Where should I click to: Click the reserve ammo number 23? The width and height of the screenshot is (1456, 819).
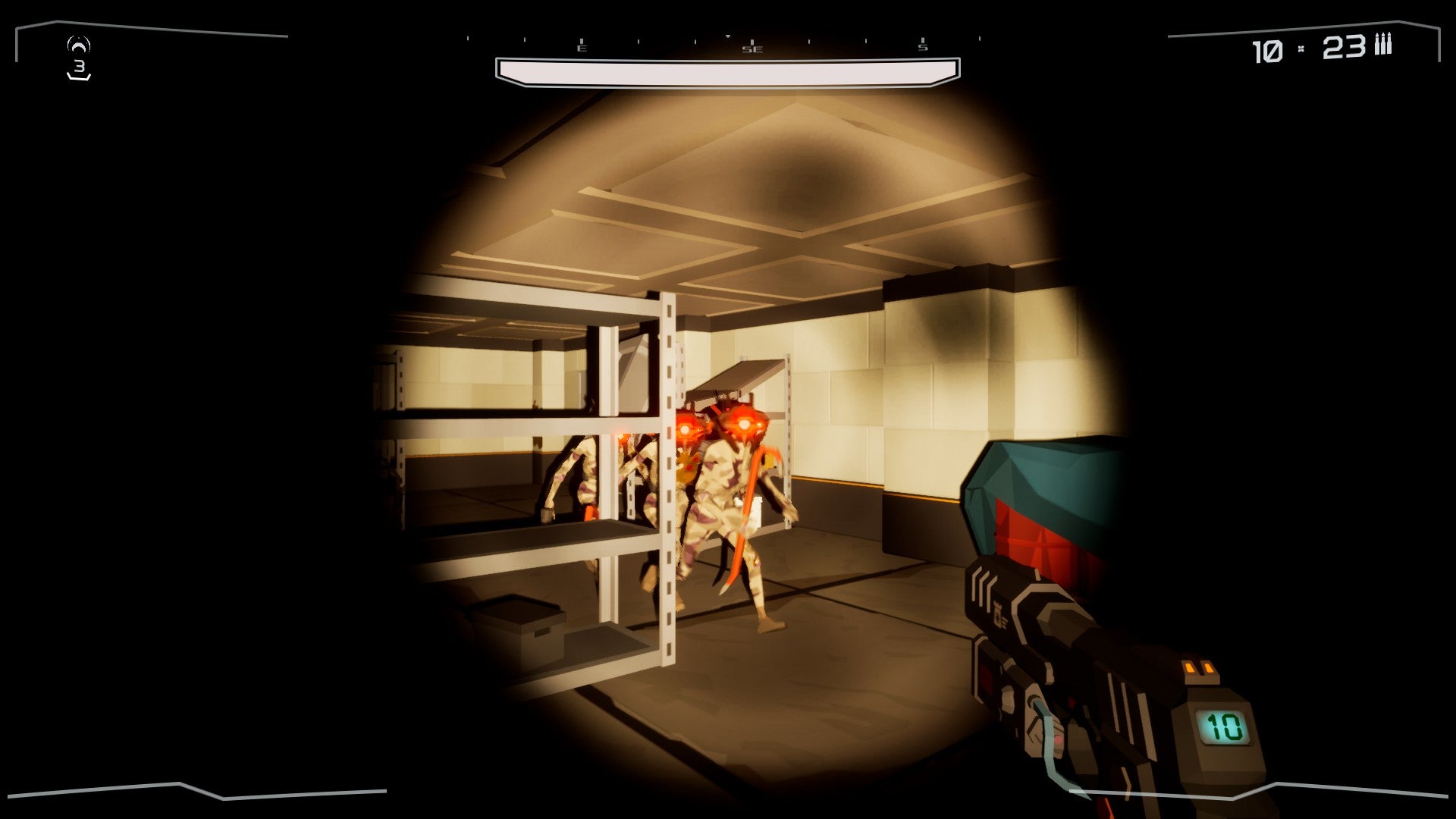[x=1345, y=48]
